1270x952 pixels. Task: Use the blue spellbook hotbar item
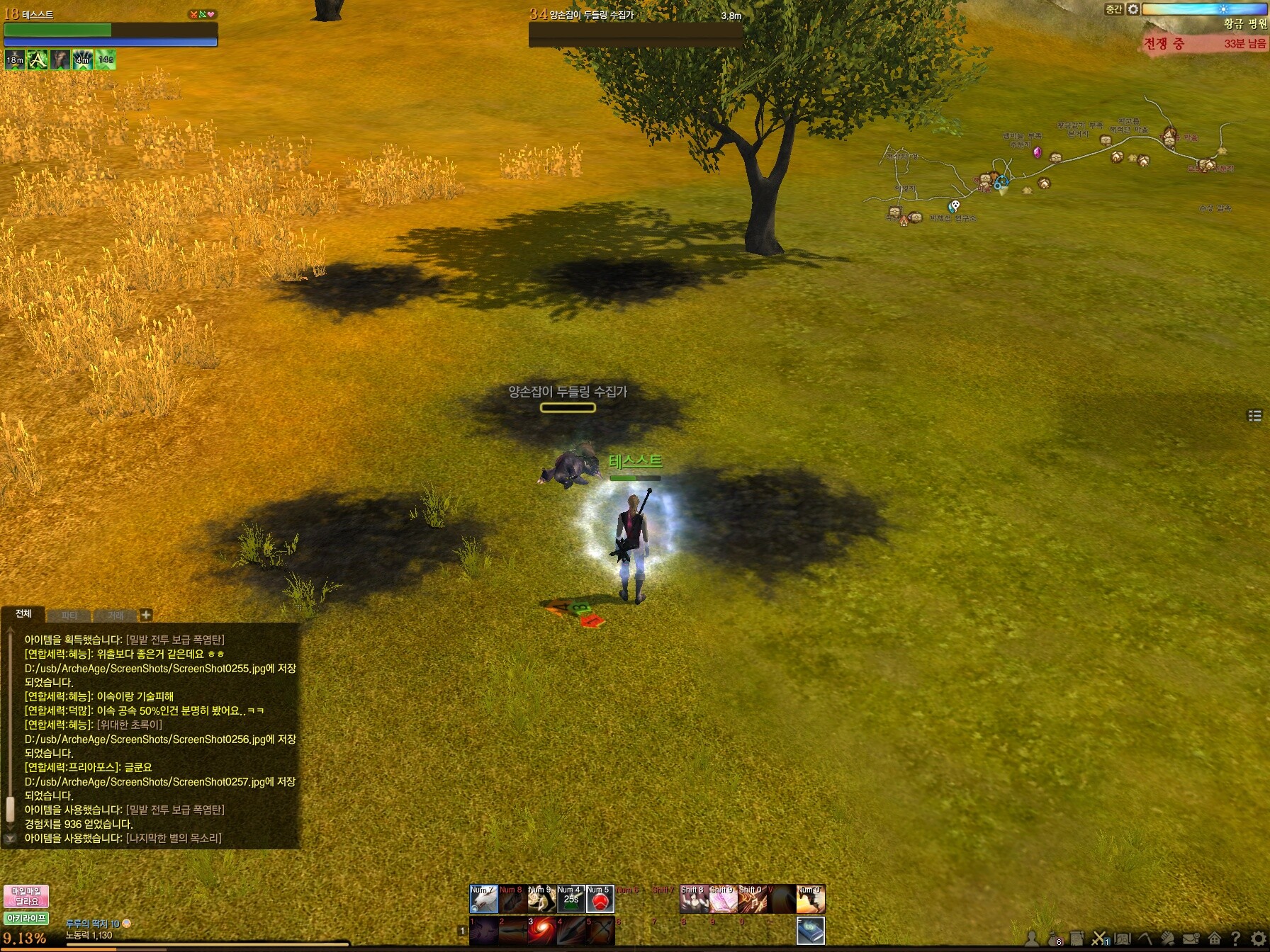[811, 931]
